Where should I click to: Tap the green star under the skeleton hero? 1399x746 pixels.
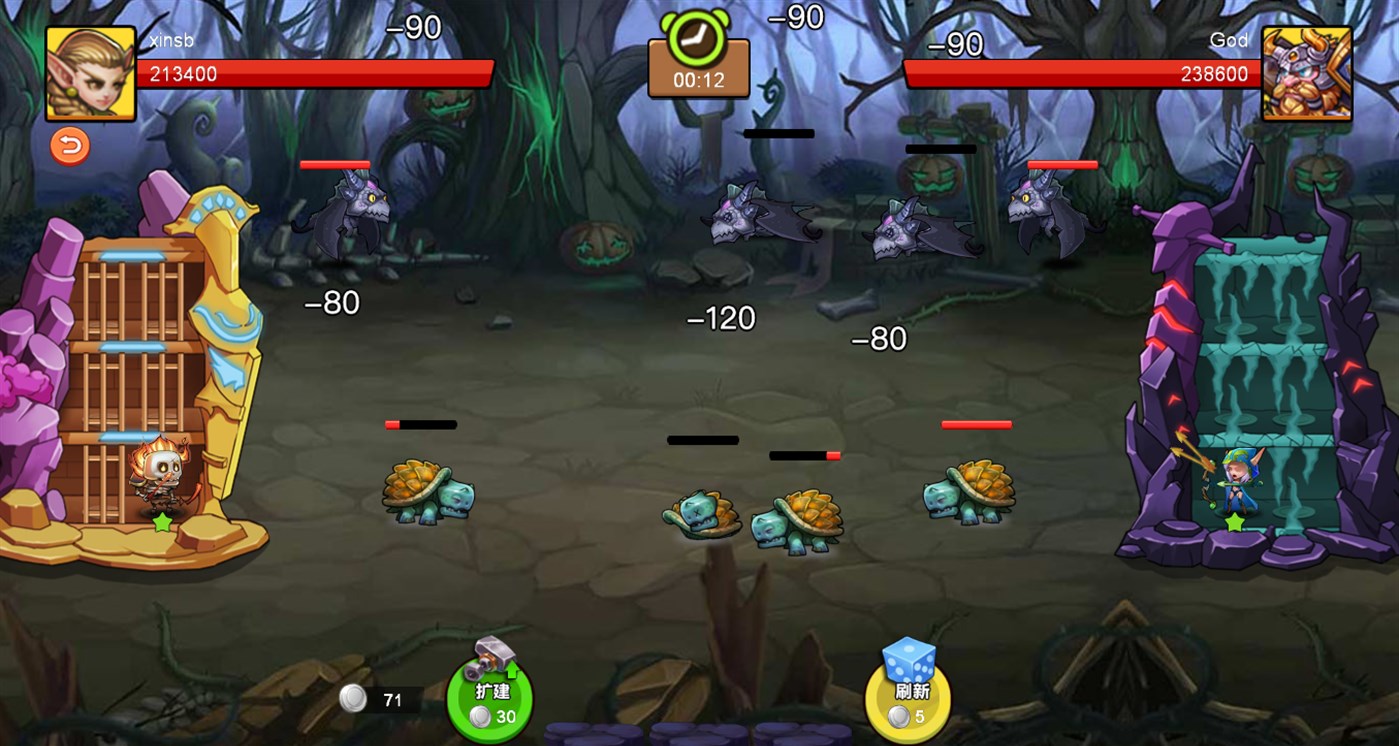(163, 522)
